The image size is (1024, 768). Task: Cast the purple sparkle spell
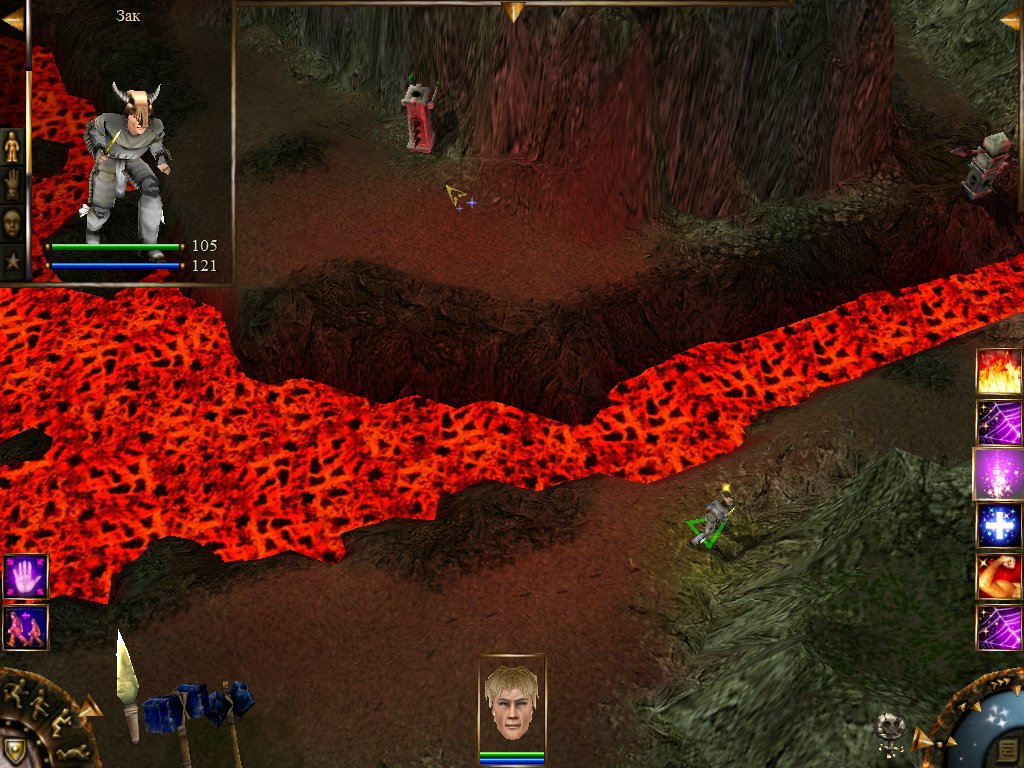coord(998,474)
